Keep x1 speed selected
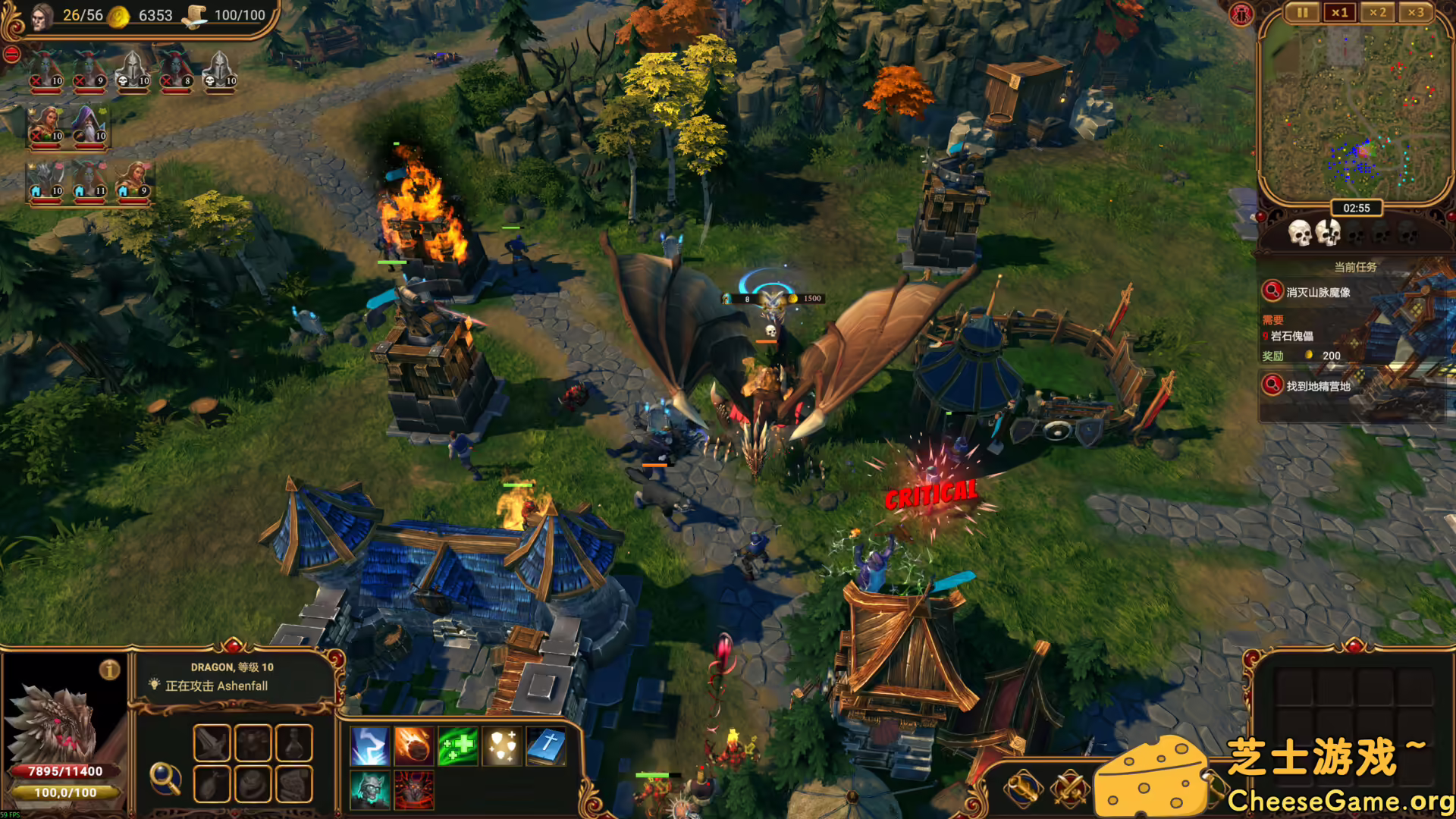Screen dimensions: 1456x819 [x=1341, y=12]
